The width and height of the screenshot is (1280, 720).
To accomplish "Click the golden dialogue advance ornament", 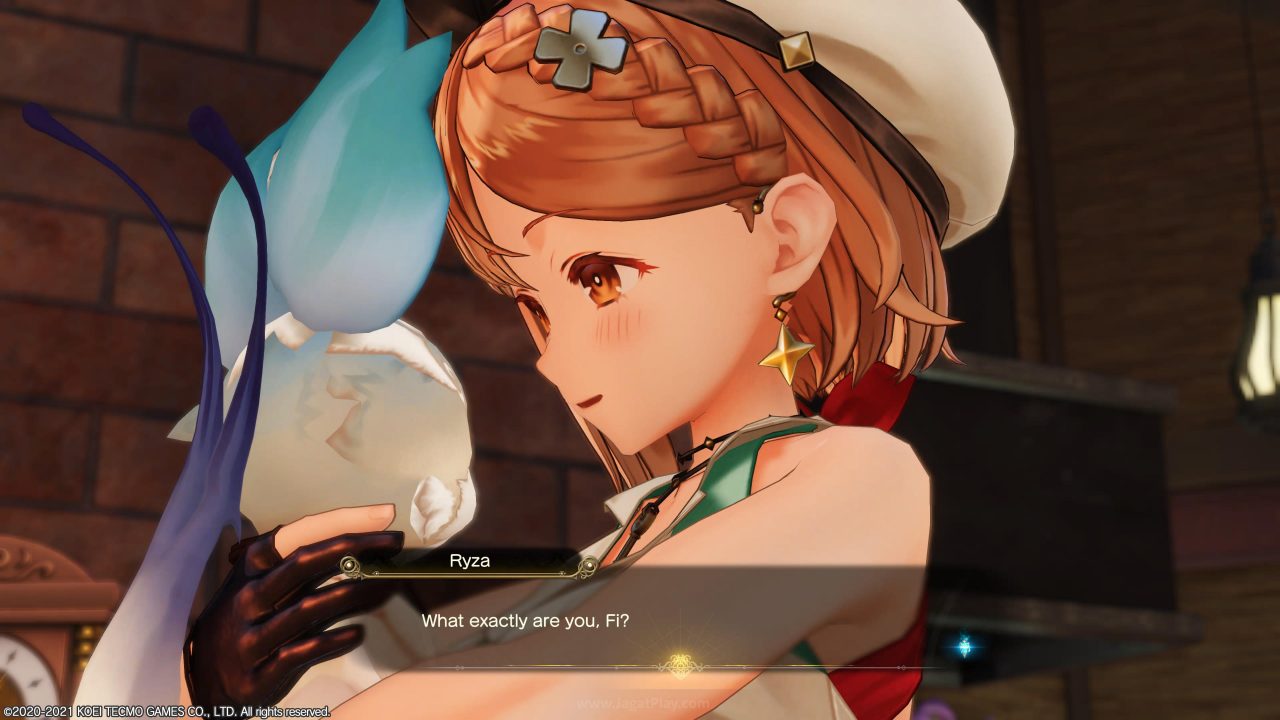I will pos(681,665).
